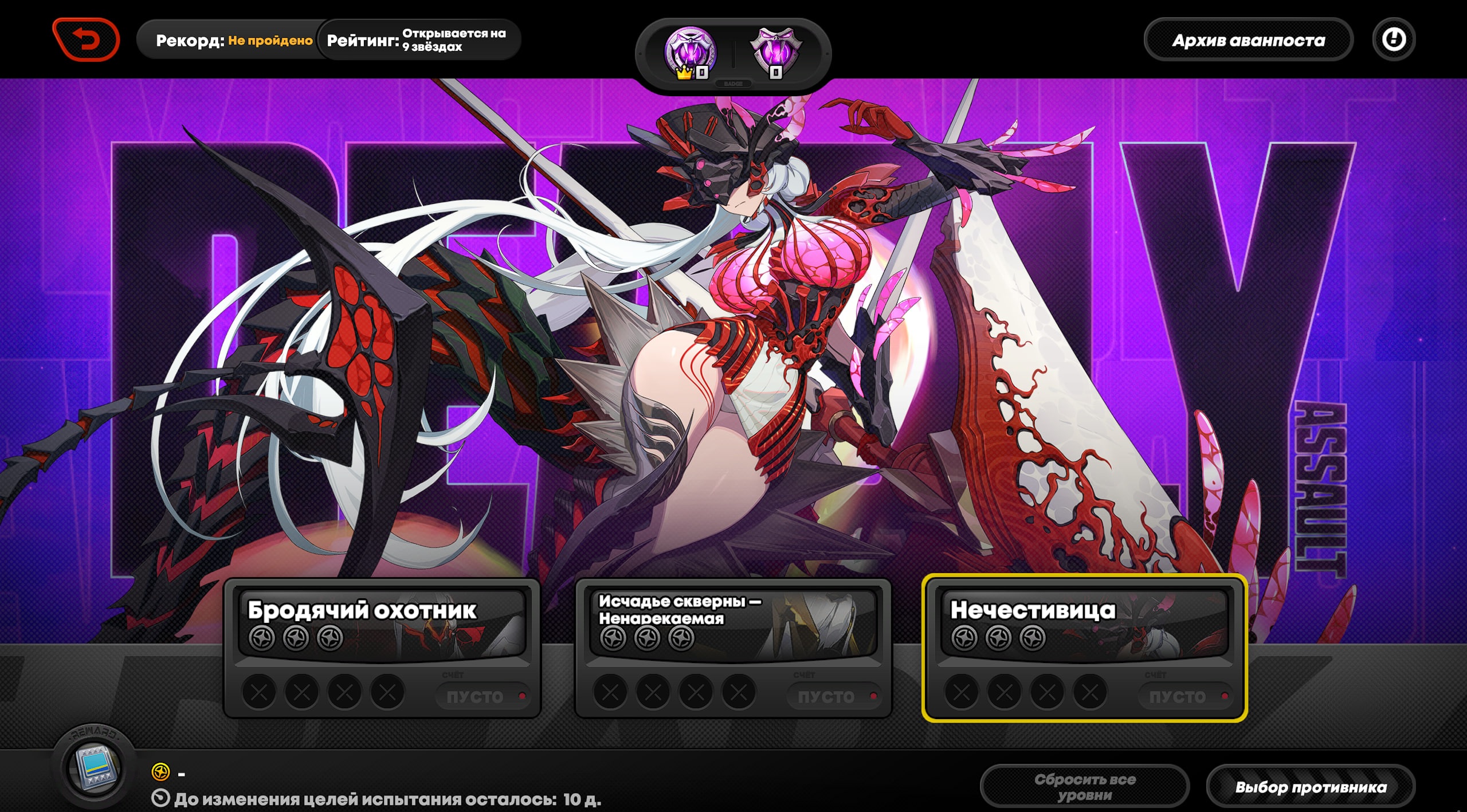Screen dimensions: 1467x812
Task: Open the Рейтинг panel
Action: tap(418, 40)
